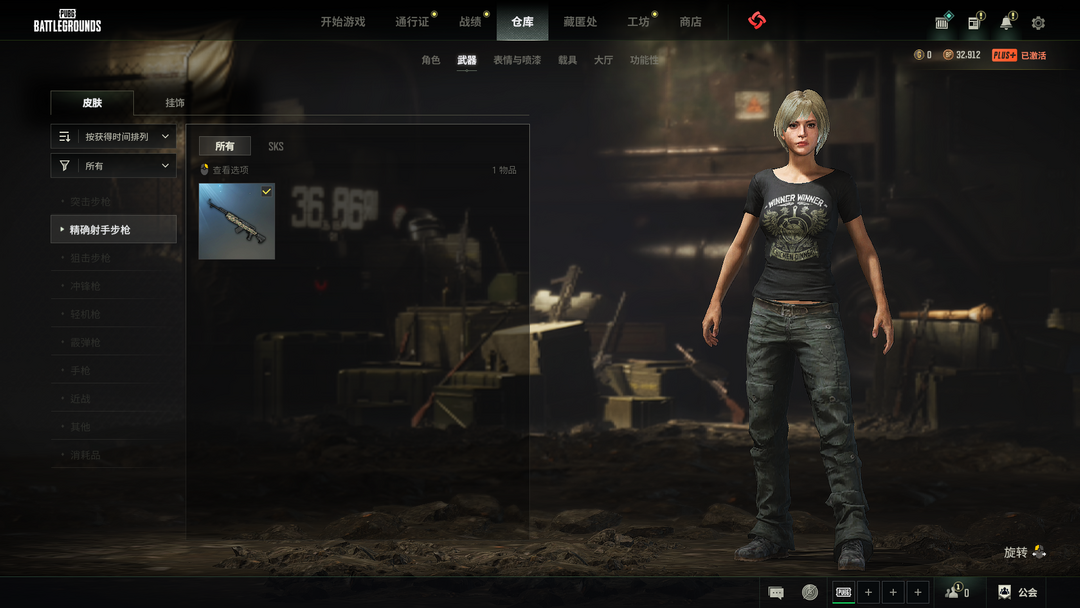Image resolution: width=1080 pixels, height=608 pixels.
Task: Select the SKS weapon skin thumbnail
Action: pyautogui.click(x=236, y=221)
